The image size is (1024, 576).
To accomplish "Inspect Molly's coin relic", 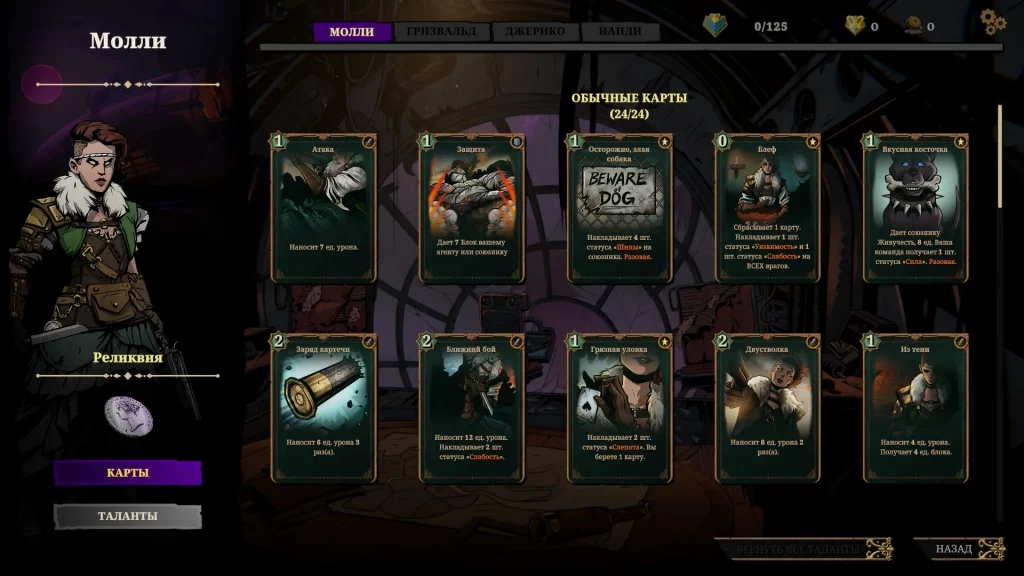I will (129, 414).
